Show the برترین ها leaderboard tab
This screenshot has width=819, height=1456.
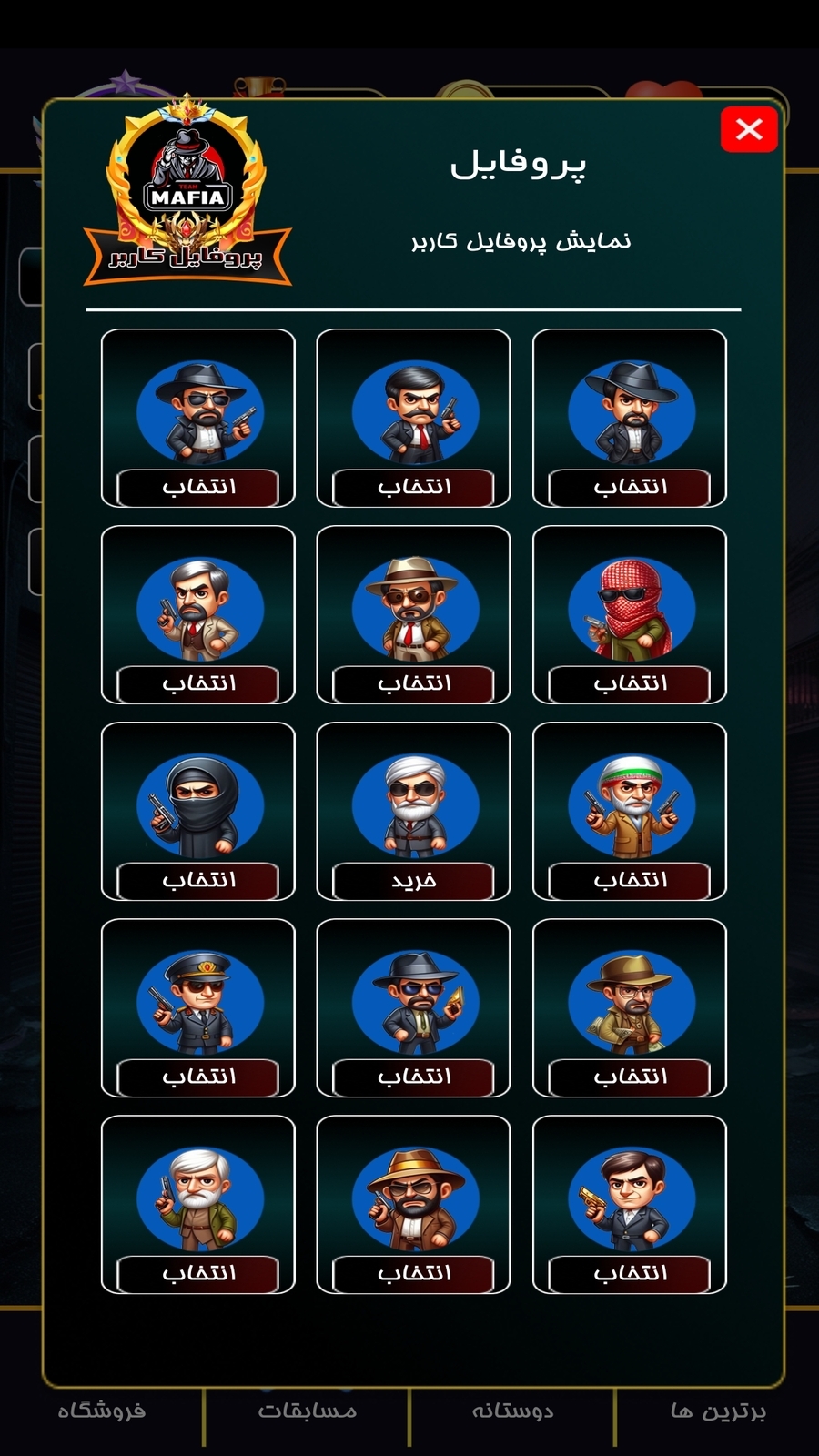pos(718,1411)
